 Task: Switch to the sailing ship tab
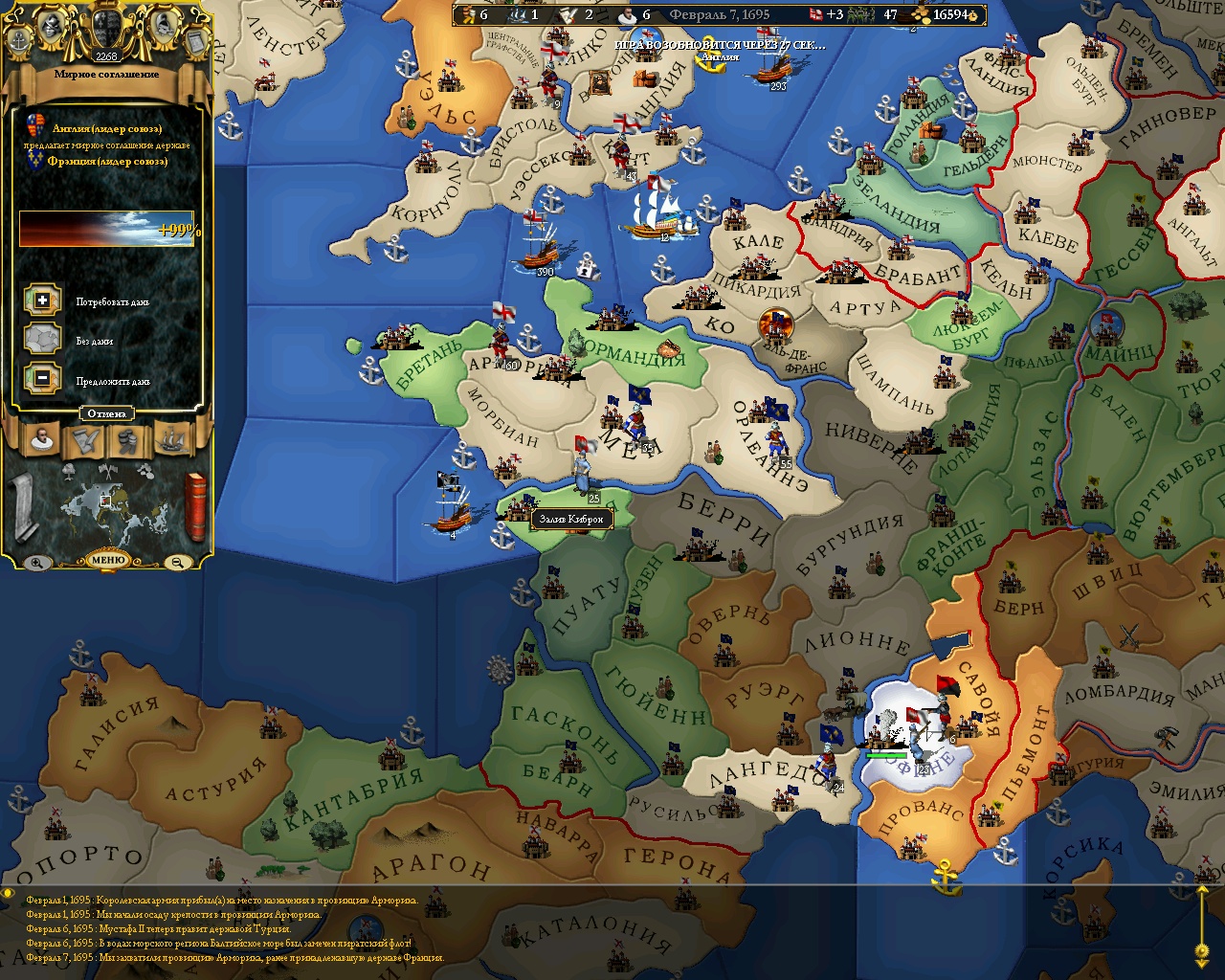point(170,440)
